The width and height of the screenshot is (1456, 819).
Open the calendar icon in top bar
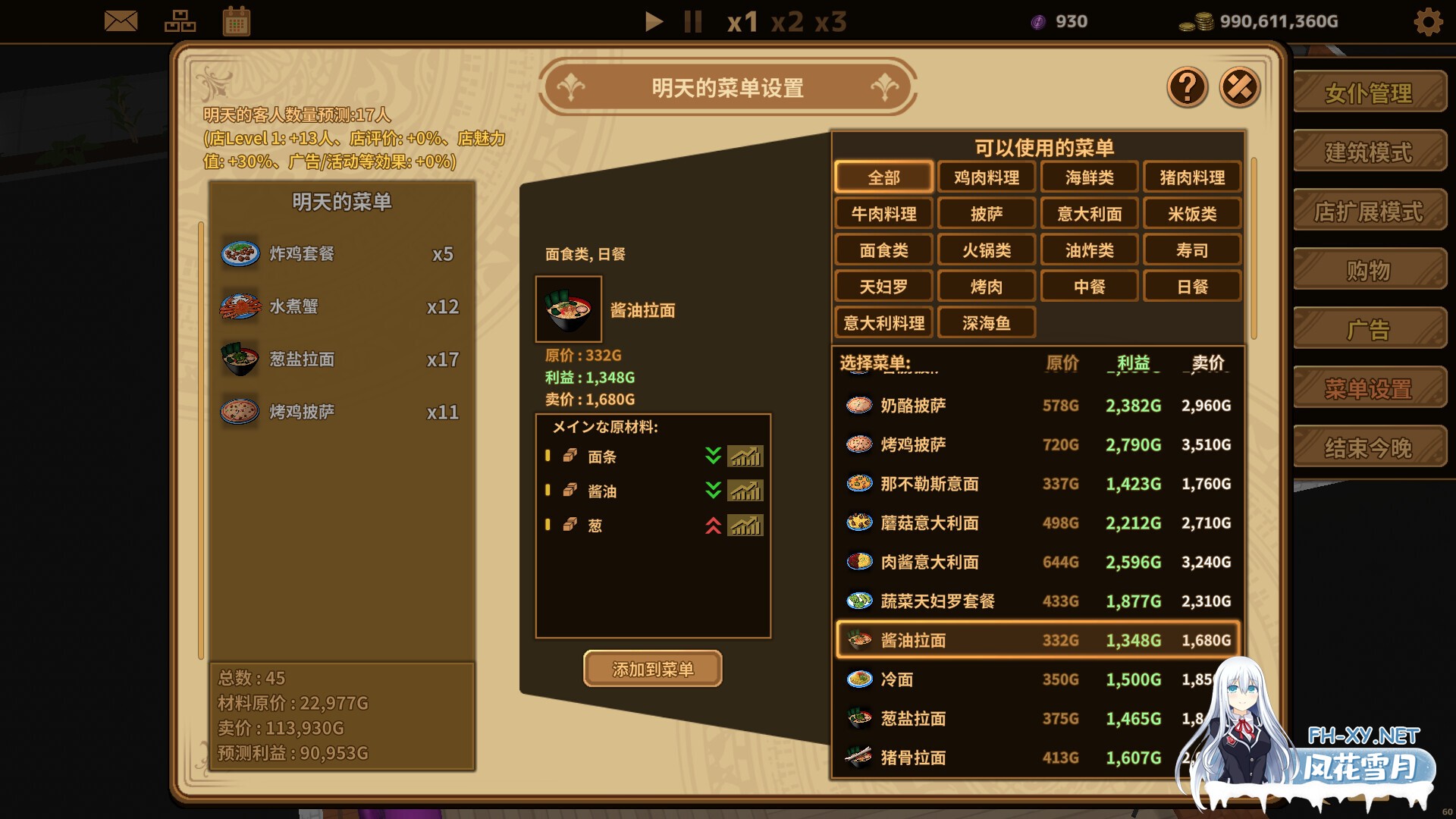[237, 21]
